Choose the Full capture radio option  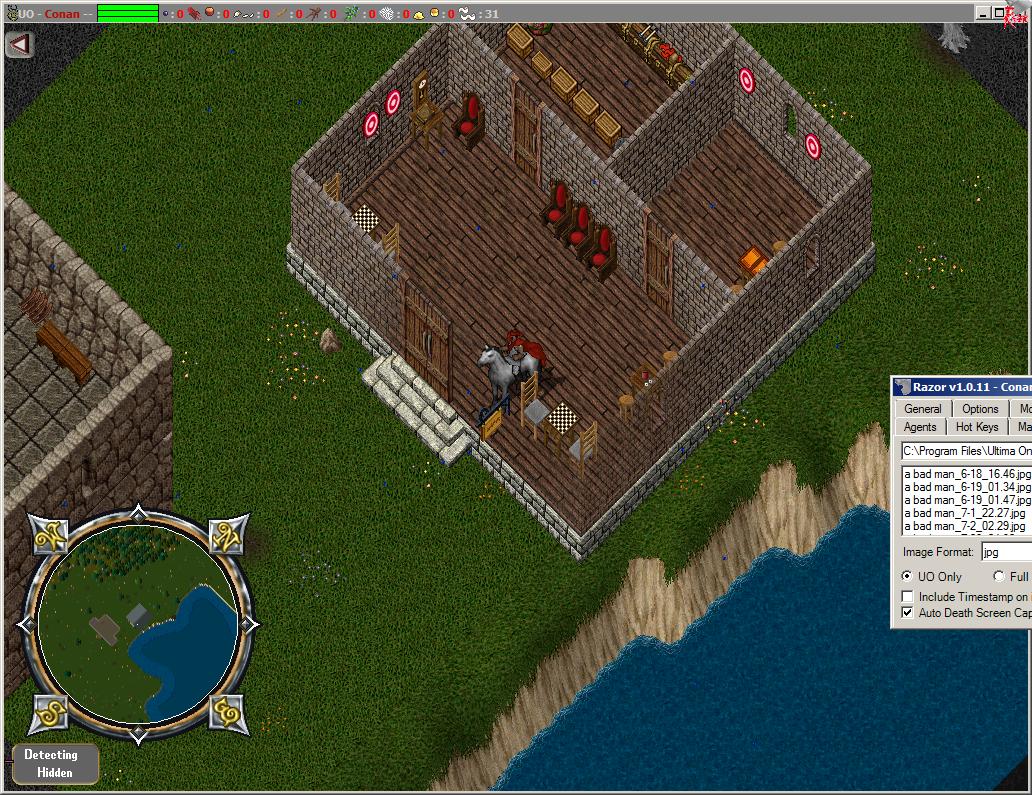[999, 577]
